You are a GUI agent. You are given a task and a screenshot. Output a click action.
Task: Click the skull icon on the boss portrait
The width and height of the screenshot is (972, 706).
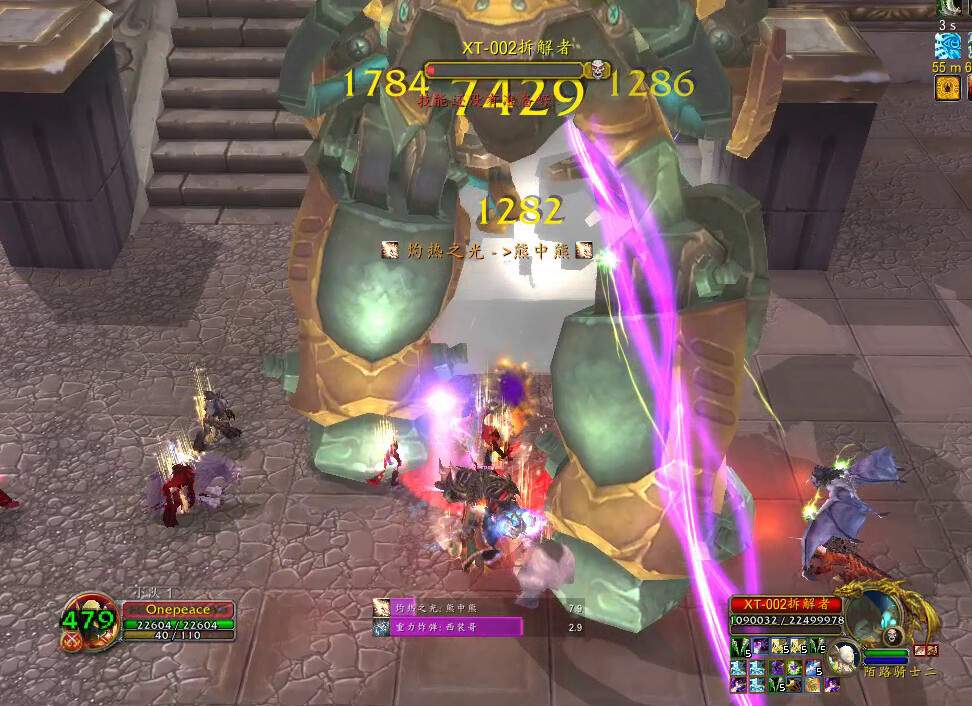(x=892, y=636)
